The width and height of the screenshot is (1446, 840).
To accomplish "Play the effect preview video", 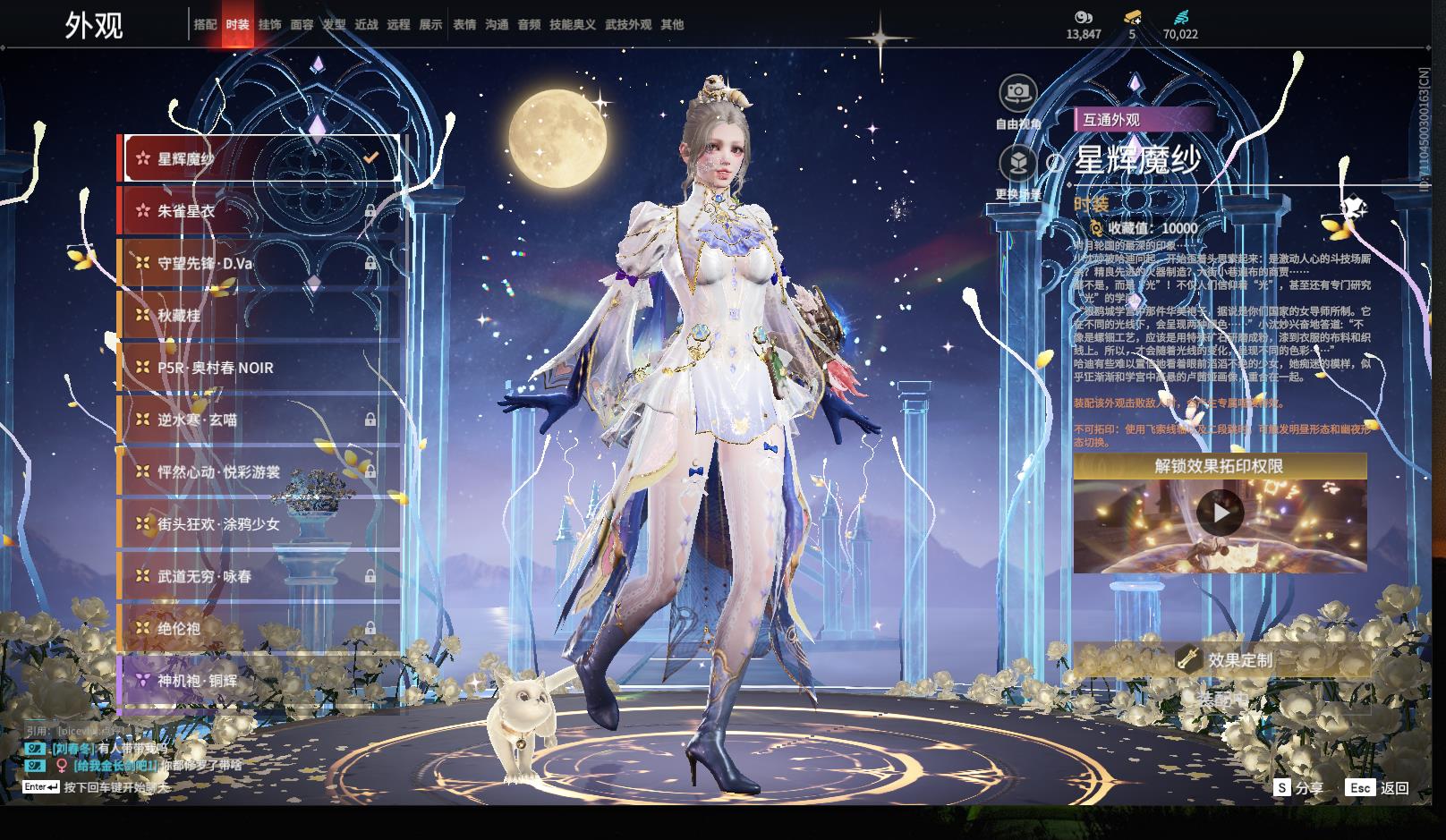I will tap(1220, 513).
